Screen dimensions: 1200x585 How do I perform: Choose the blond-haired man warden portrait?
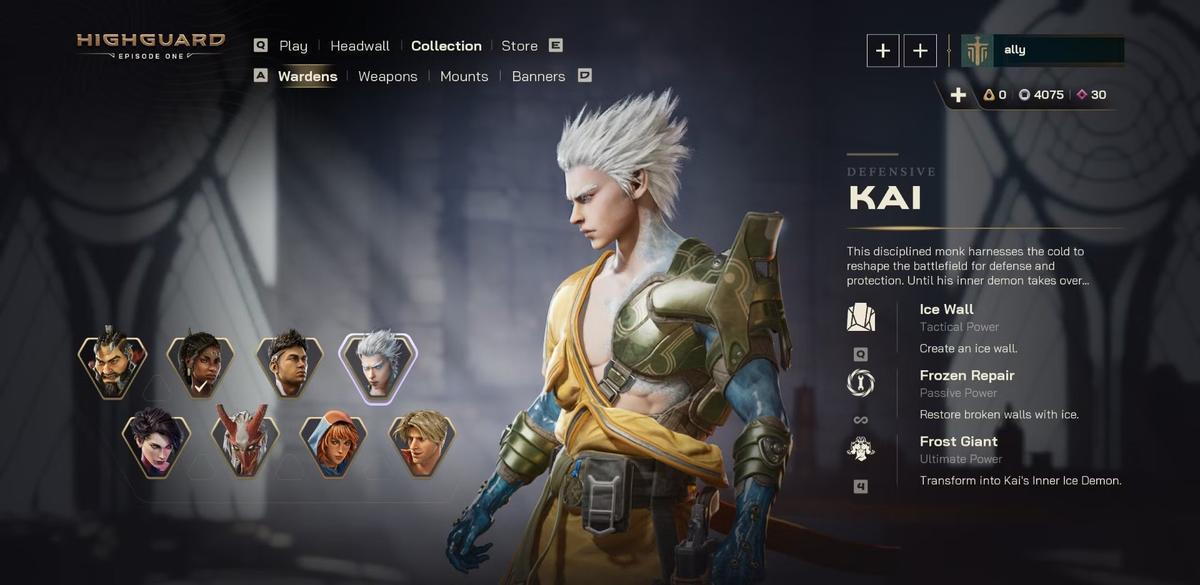click(x=422, y=442)
